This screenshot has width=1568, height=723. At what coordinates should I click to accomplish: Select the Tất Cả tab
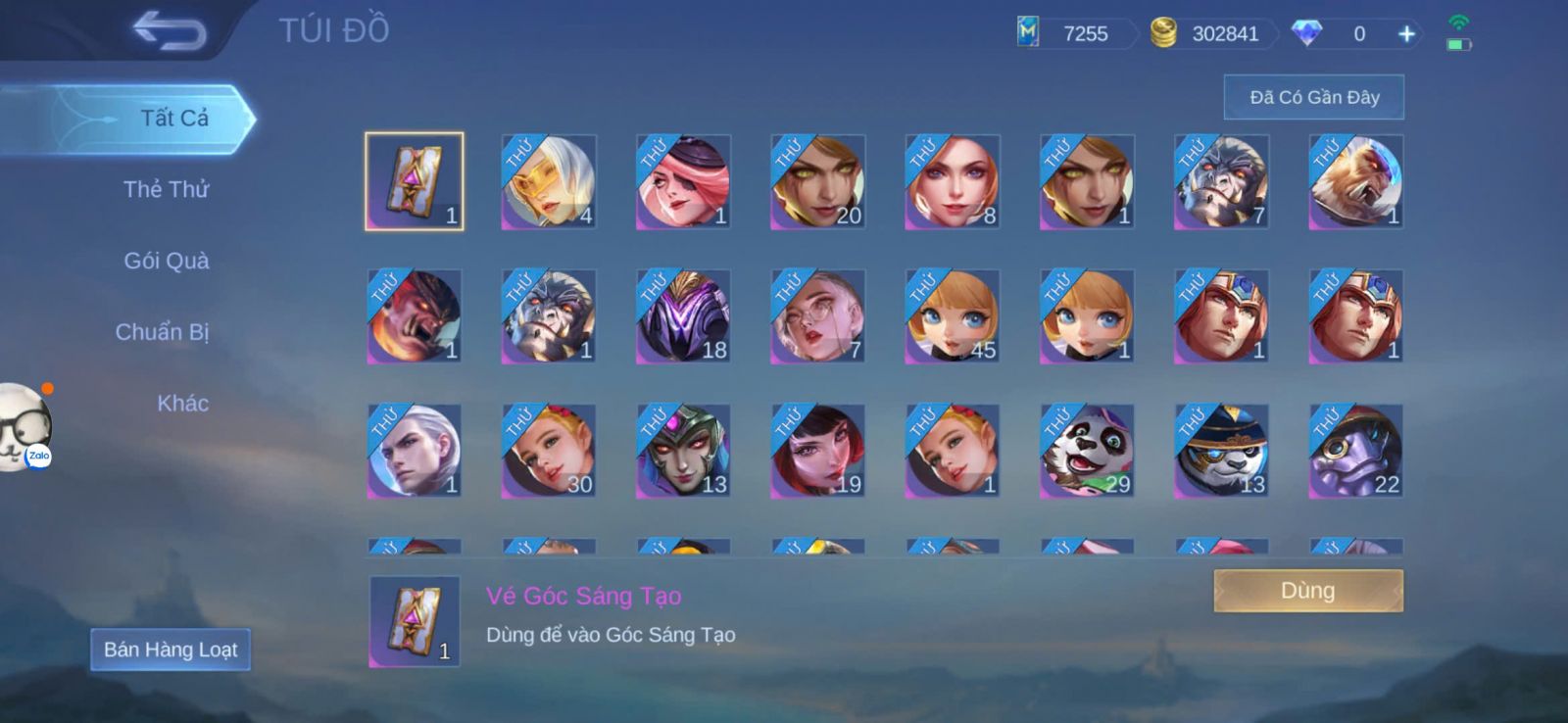(173, 119)
